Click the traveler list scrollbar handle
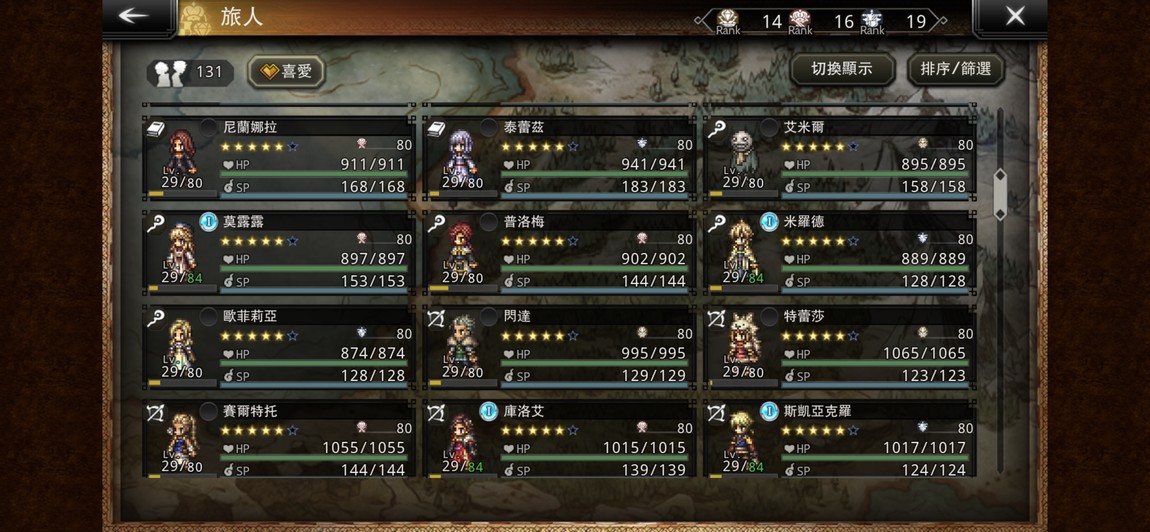Screen dimensions: 1150x532 [999, 195]
